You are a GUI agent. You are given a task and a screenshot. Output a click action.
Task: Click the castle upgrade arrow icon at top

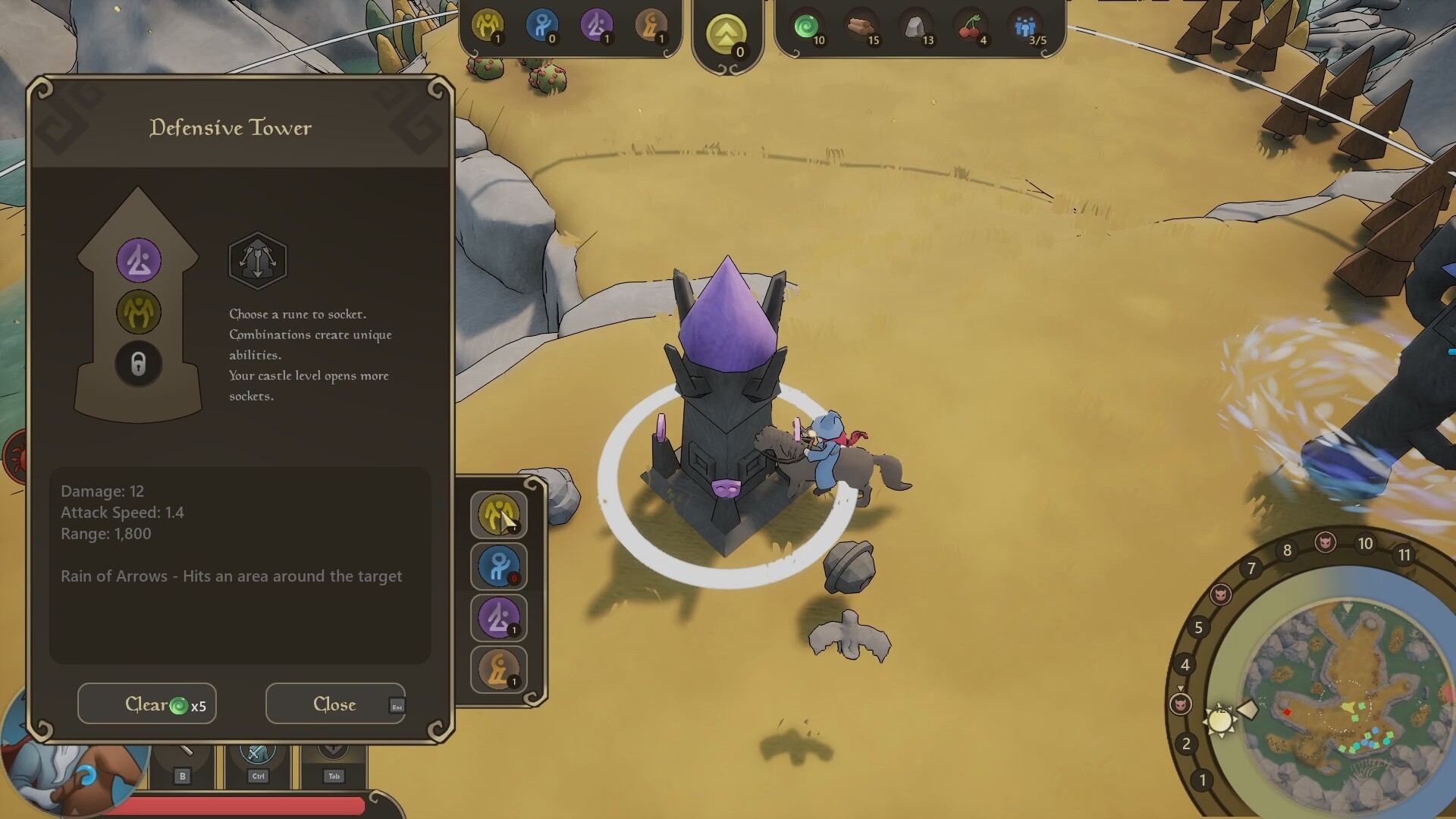[726, 34]
